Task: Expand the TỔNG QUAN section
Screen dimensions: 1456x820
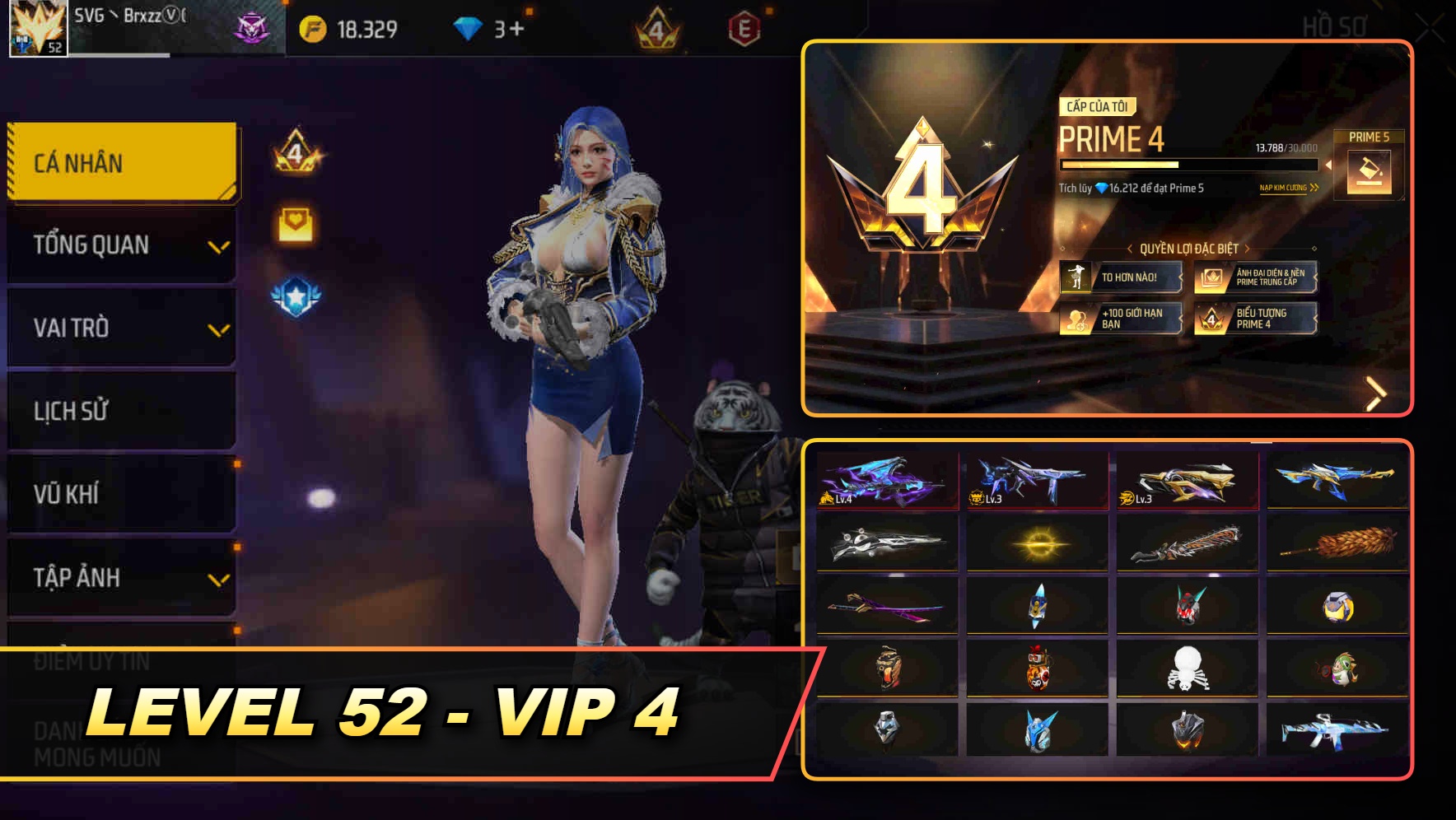Action: [121, 245]
